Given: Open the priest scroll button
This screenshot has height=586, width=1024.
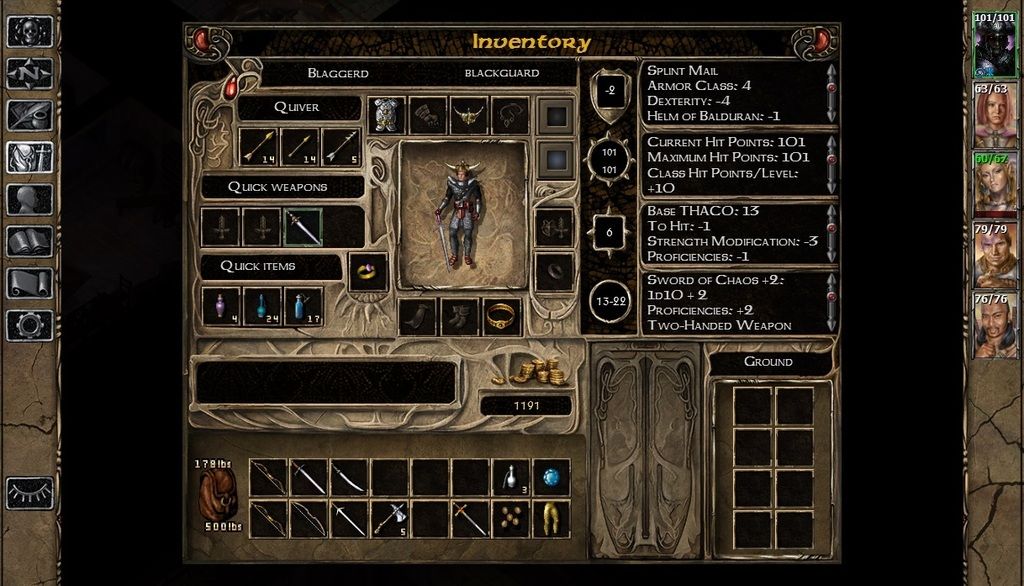Looking at the screenshot, I should coord(30,283).
